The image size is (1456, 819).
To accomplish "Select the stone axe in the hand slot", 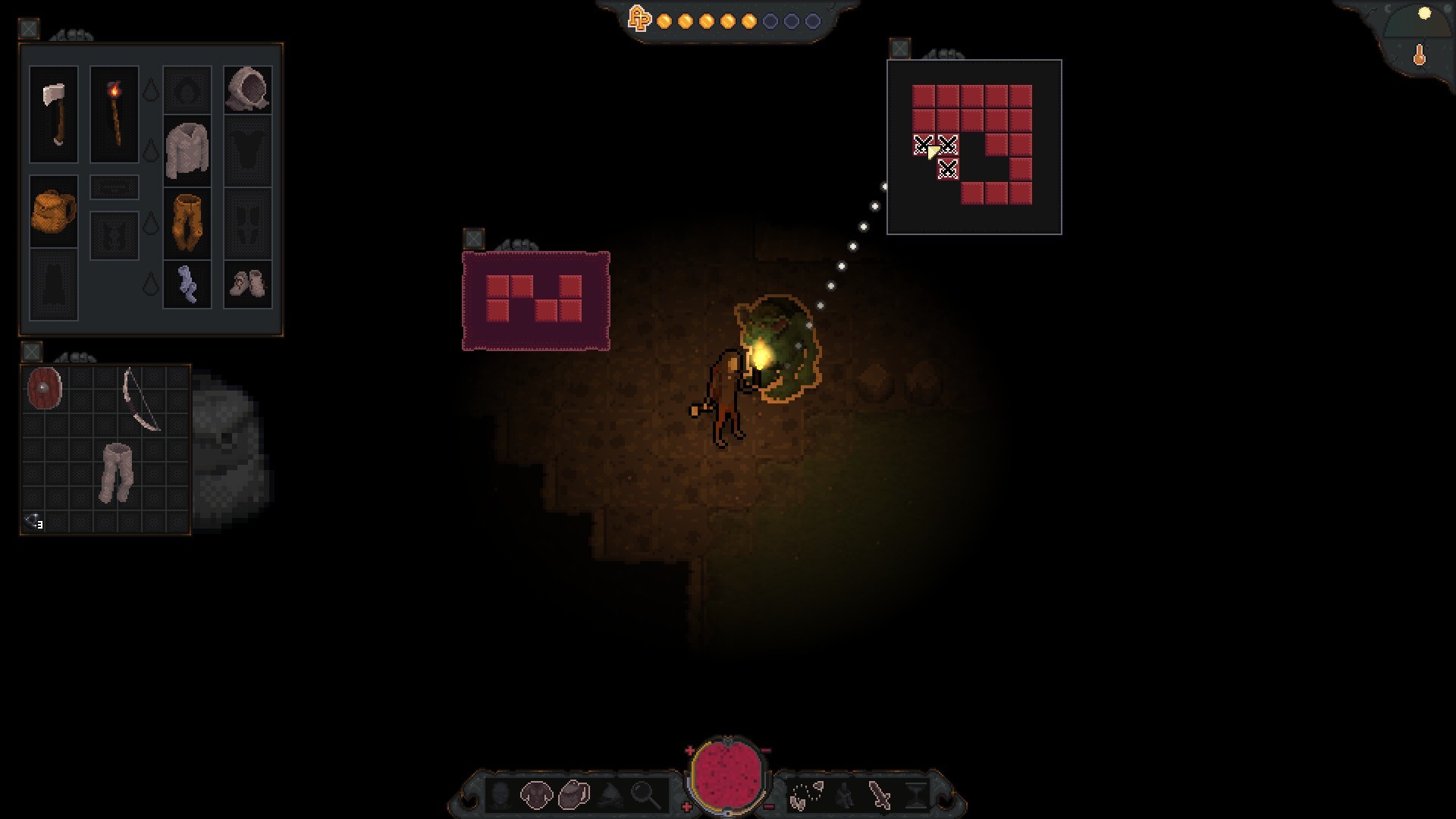I will click(x=52, y=114).
